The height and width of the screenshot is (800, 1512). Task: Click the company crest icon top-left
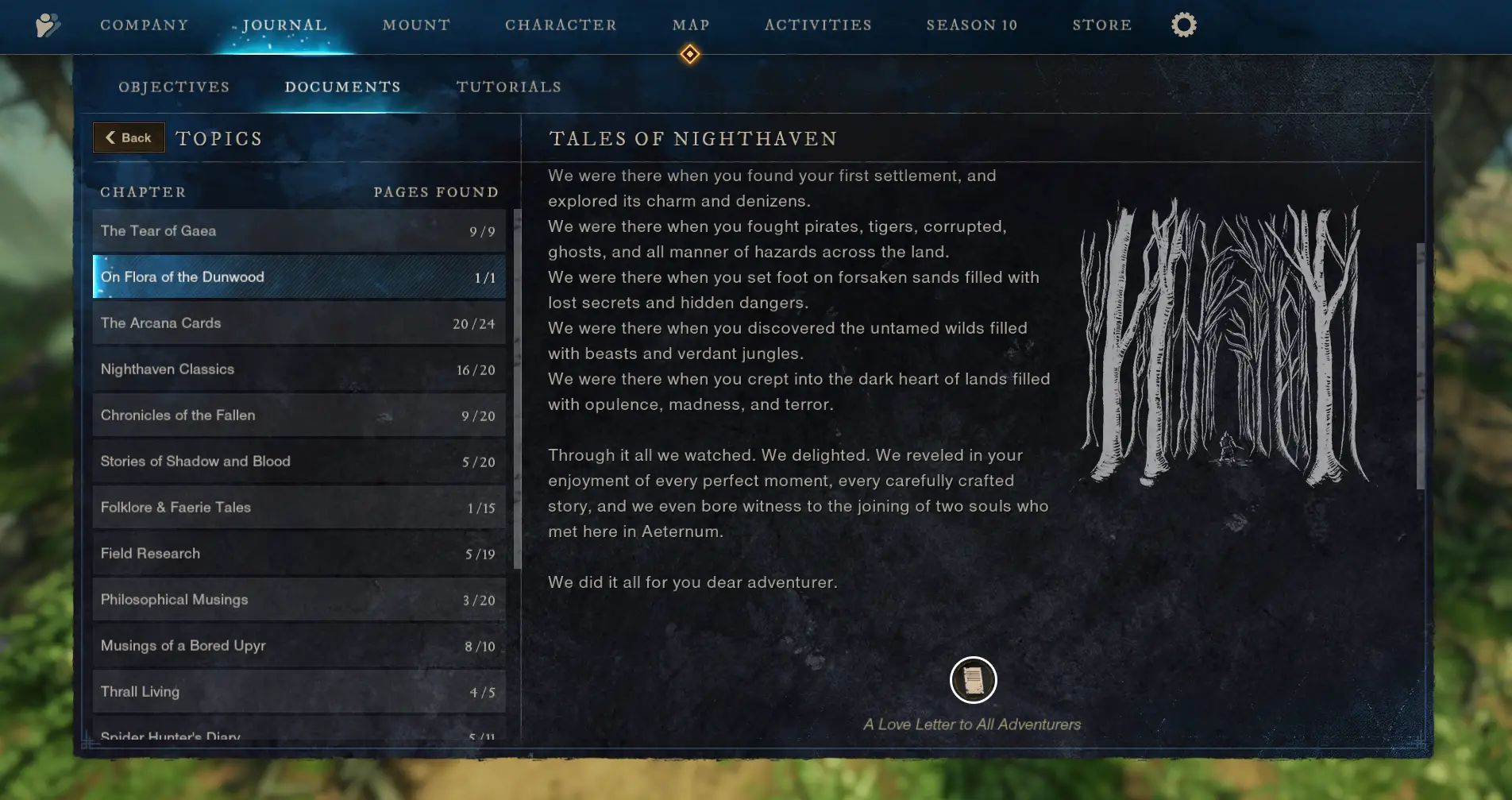tap(47, 25)
